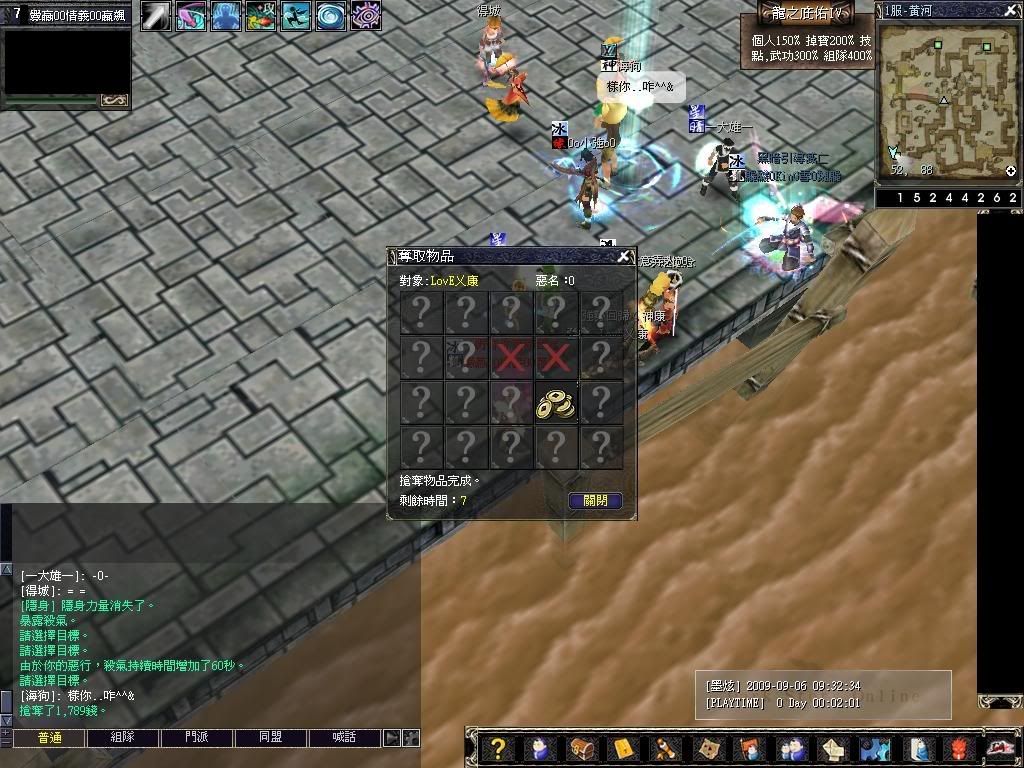Click the round button at minimap corner
This screenshot has height=768, width=1024.
click(1011, 171)
